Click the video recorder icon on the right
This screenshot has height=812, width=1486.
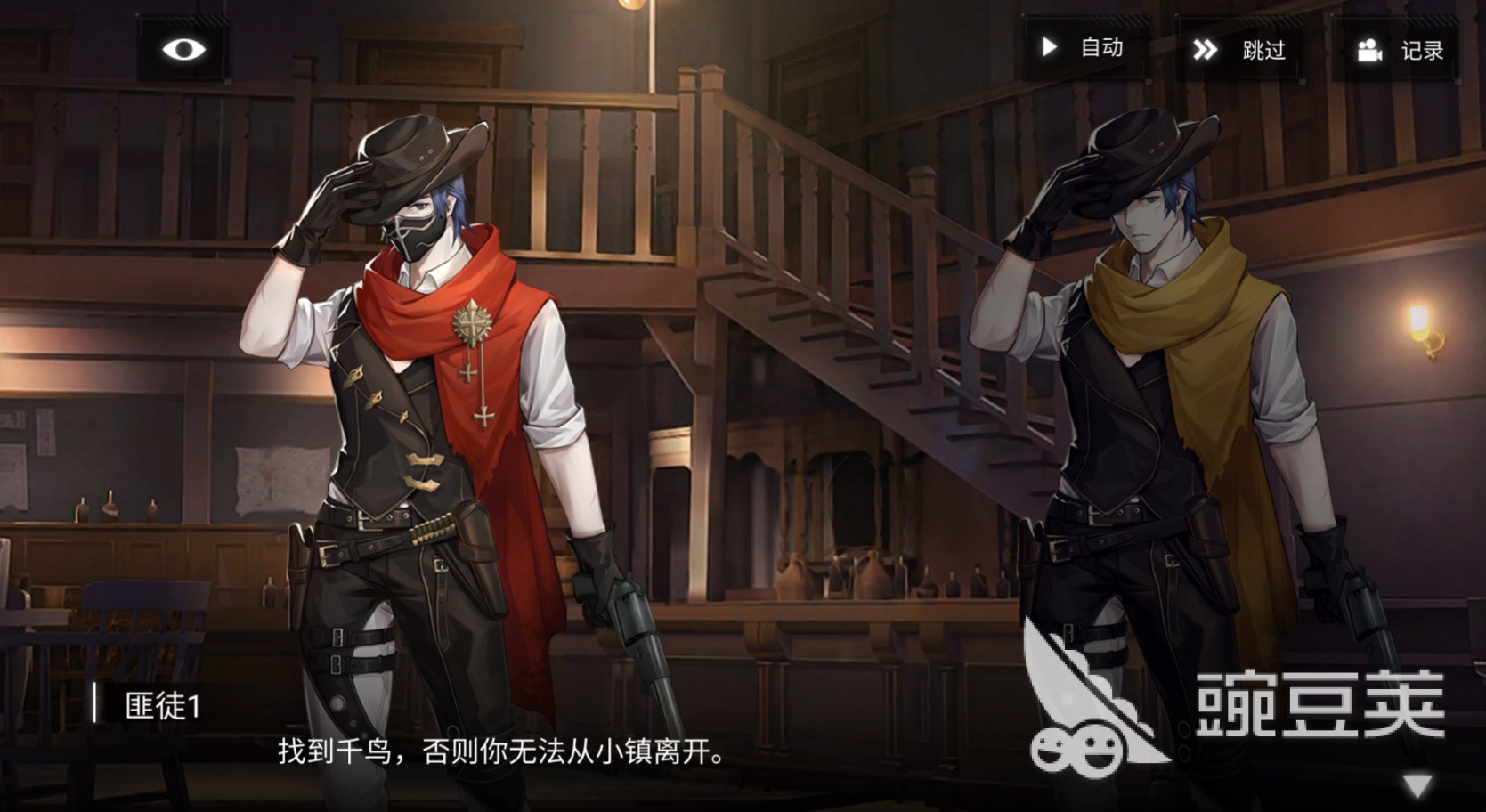point(1371,51)
